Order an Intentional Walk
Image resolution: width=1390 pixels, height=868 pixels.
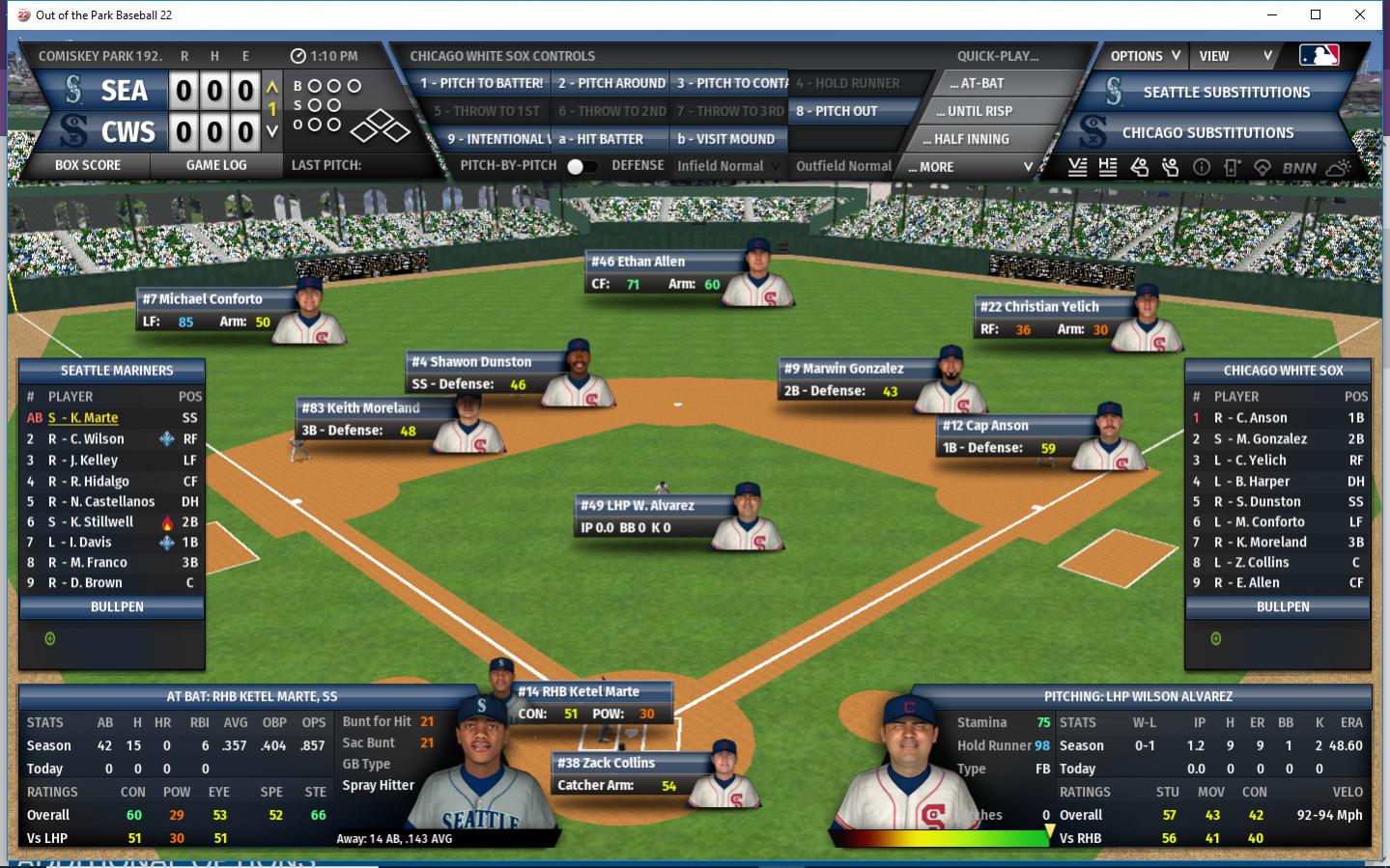point(495,139)
